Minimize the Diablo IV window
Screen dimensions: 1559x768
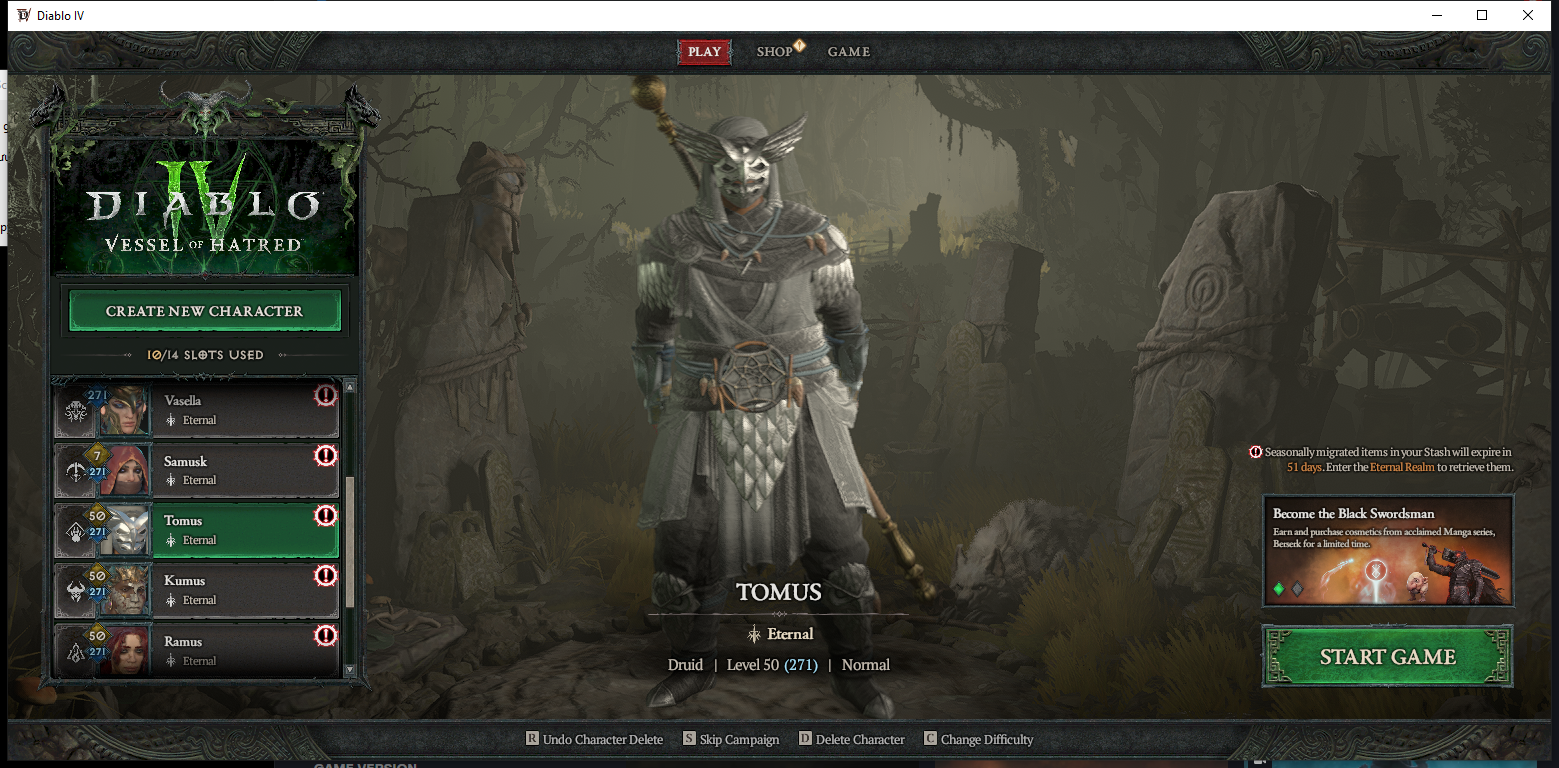point(1437,15)
